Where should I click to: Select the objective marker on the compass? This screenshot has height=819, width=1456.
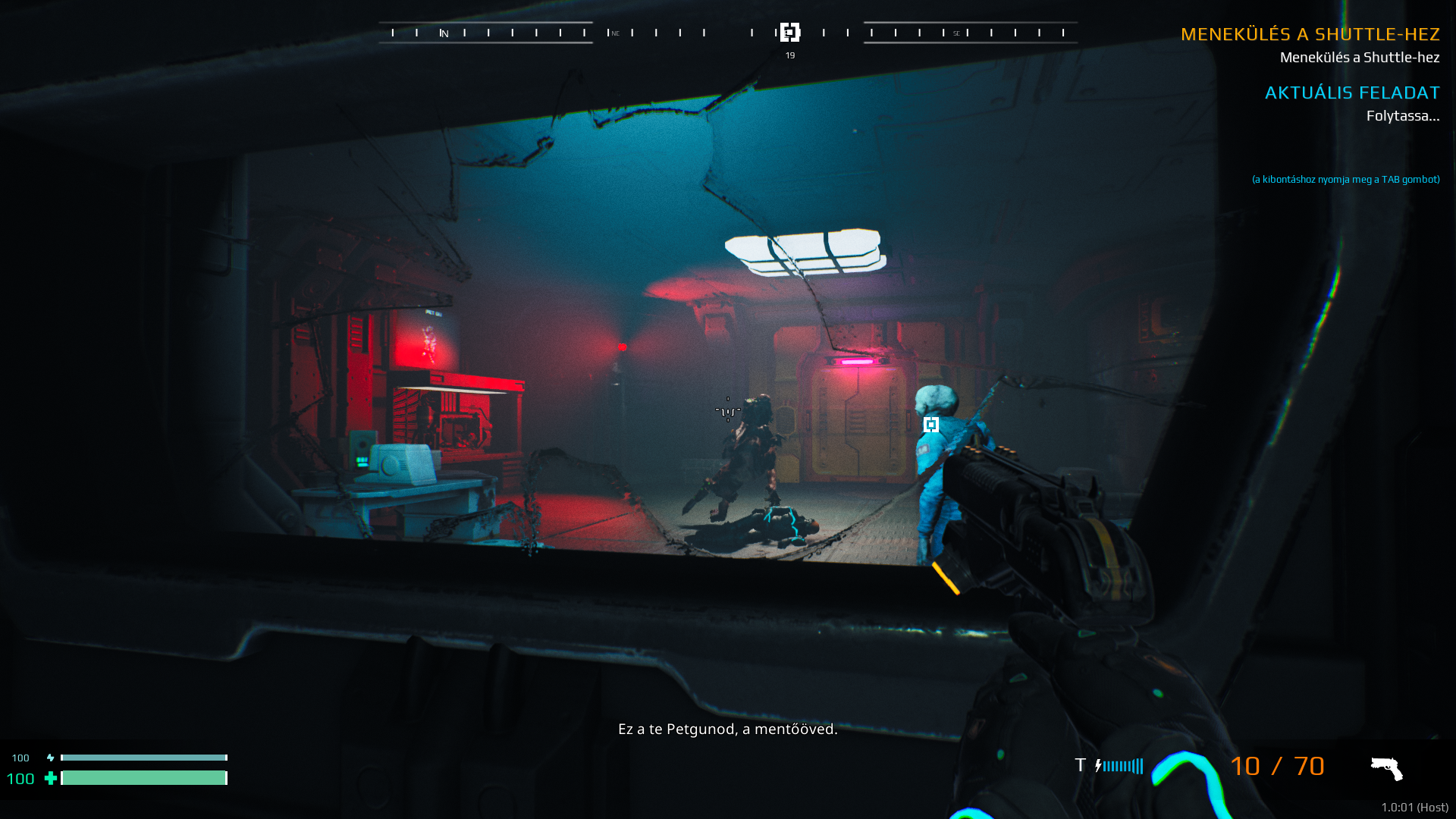[789, 33]
